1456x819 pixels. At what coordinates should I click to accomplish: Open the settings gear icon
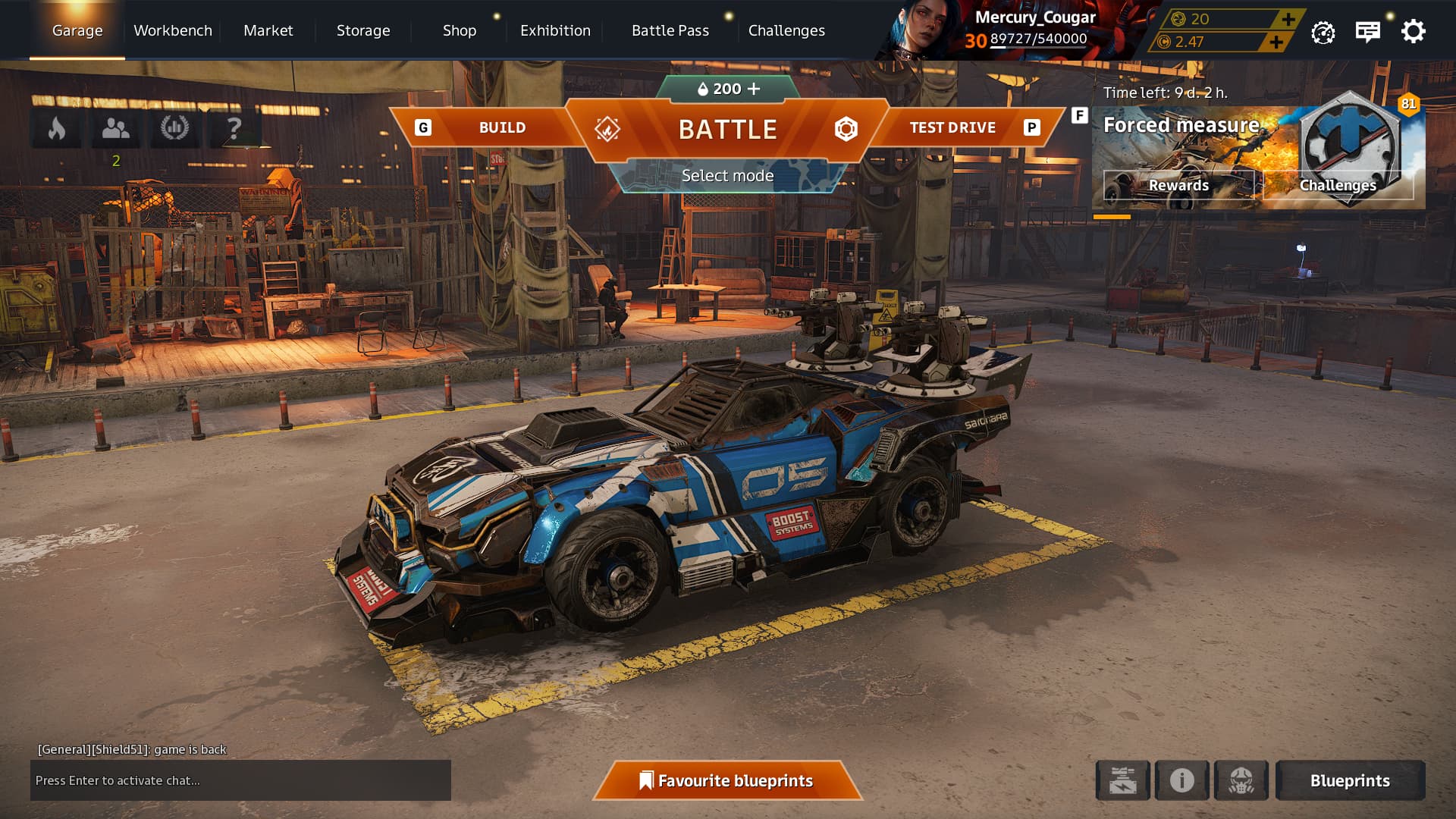[1413, 31]
